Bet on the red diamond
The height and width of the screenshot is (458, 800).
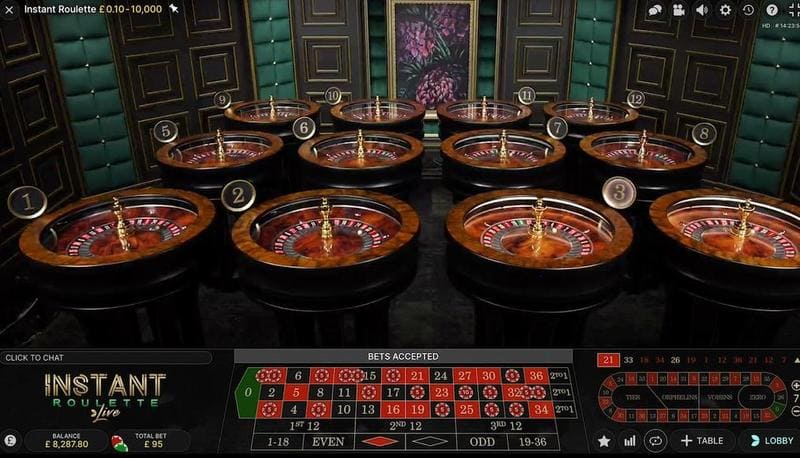point(378,441)
